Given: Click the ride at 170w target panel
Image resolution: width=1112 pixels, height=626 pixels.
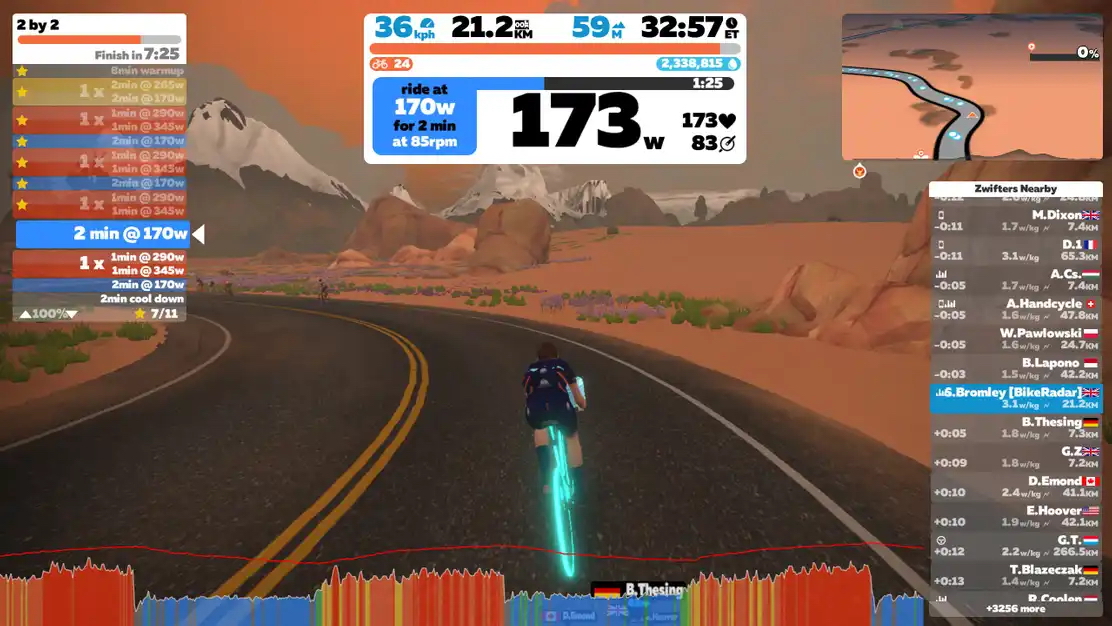Looking at the screenshot, I should 424,116.
